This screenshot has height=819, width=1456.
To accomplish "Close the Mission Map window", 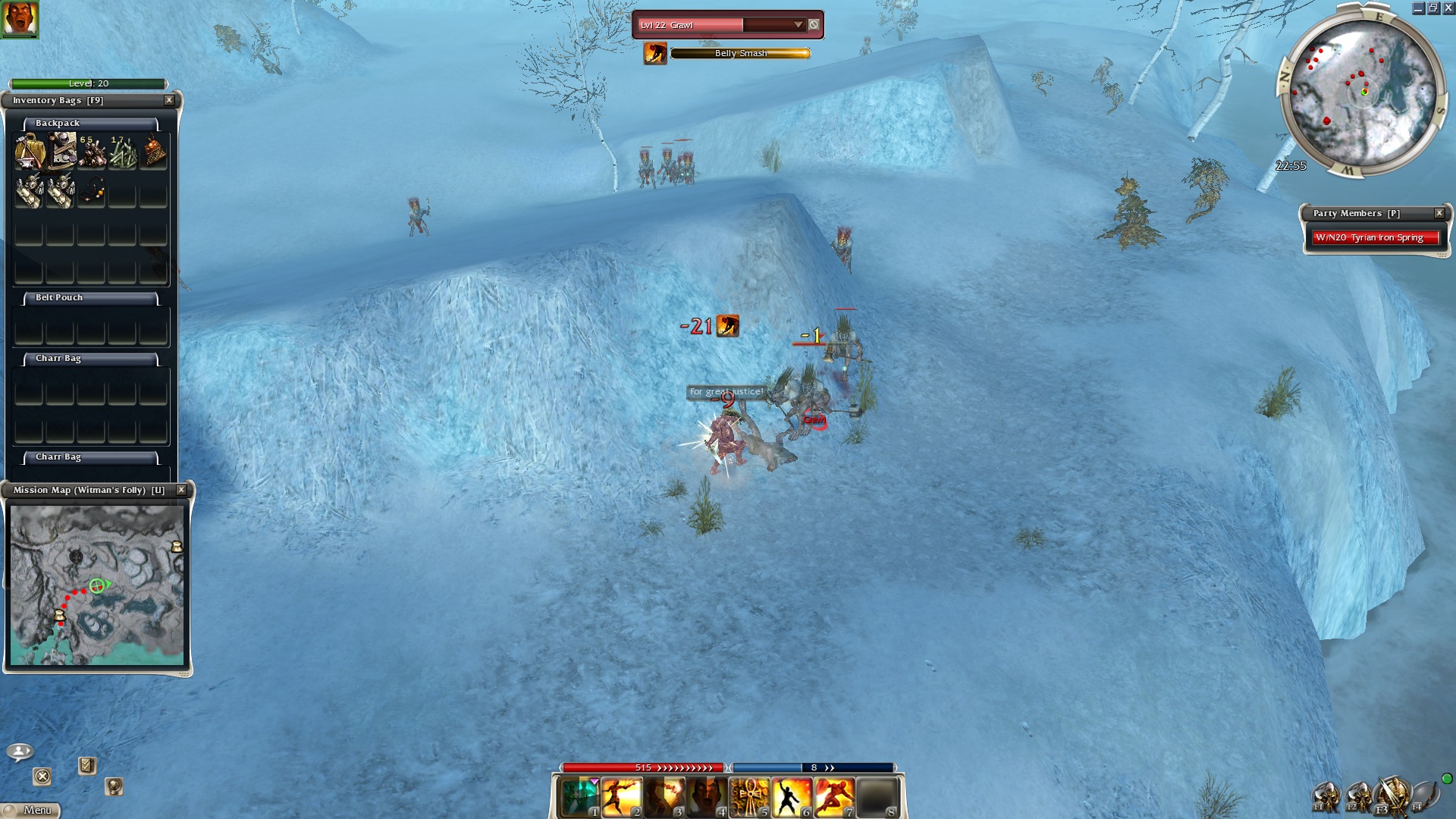I will click(181, 490).
